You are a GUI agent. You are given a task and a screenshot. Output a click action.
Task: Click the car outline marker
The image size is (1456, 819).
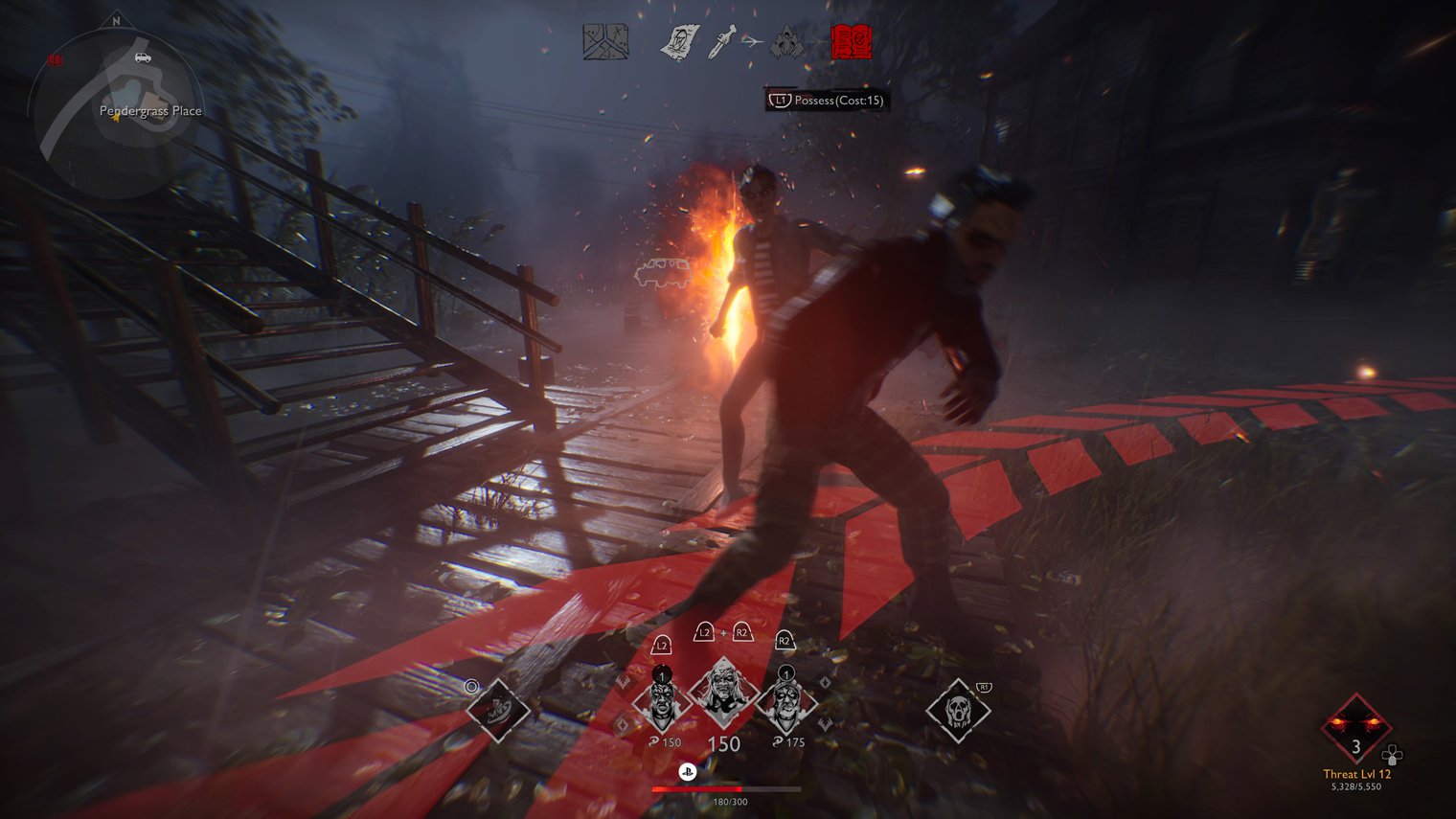pyautogui.click(x=662, y=272)
